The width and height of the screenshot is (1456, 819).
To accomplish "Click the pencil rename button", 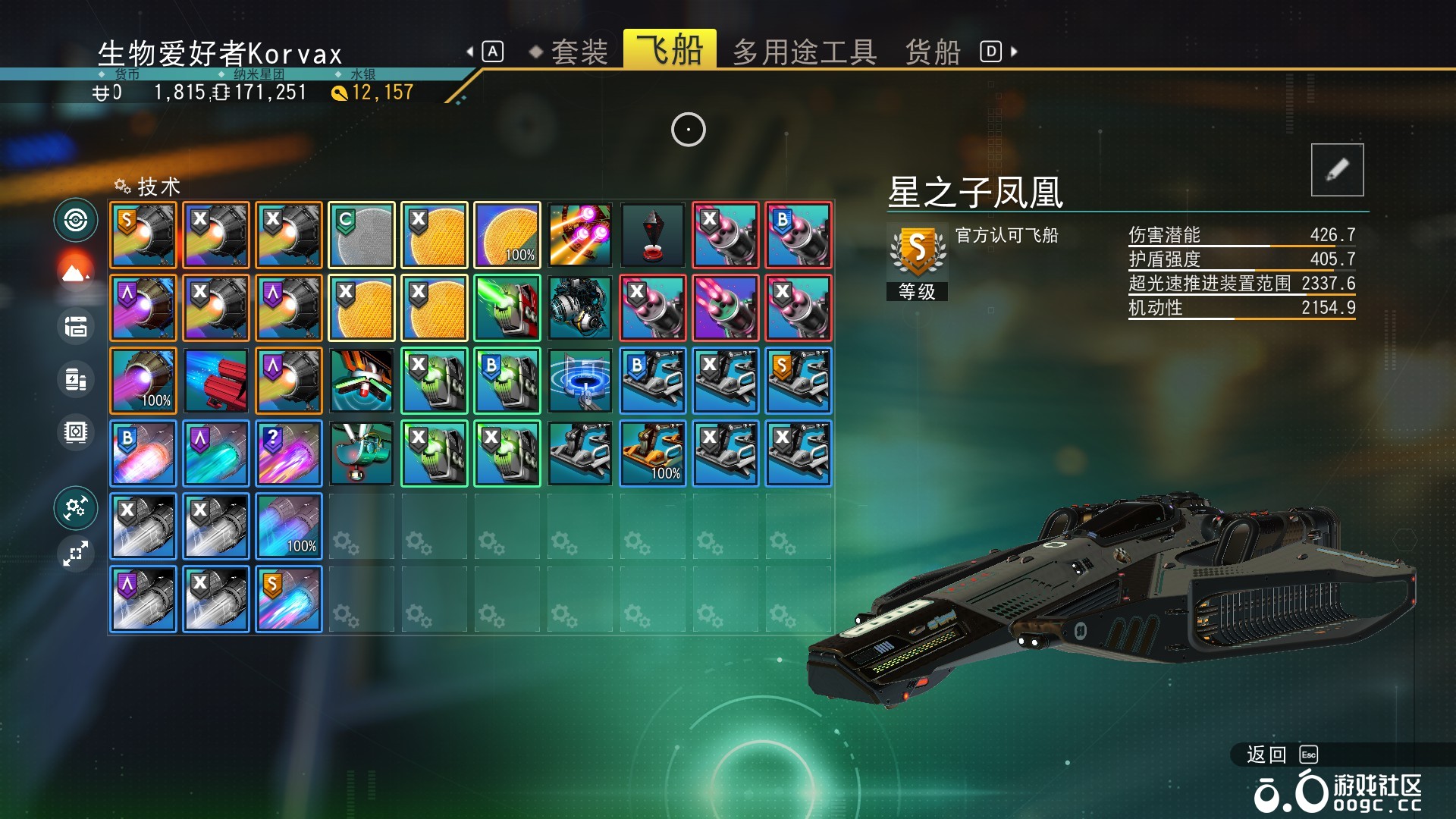I will (1337, 170).
